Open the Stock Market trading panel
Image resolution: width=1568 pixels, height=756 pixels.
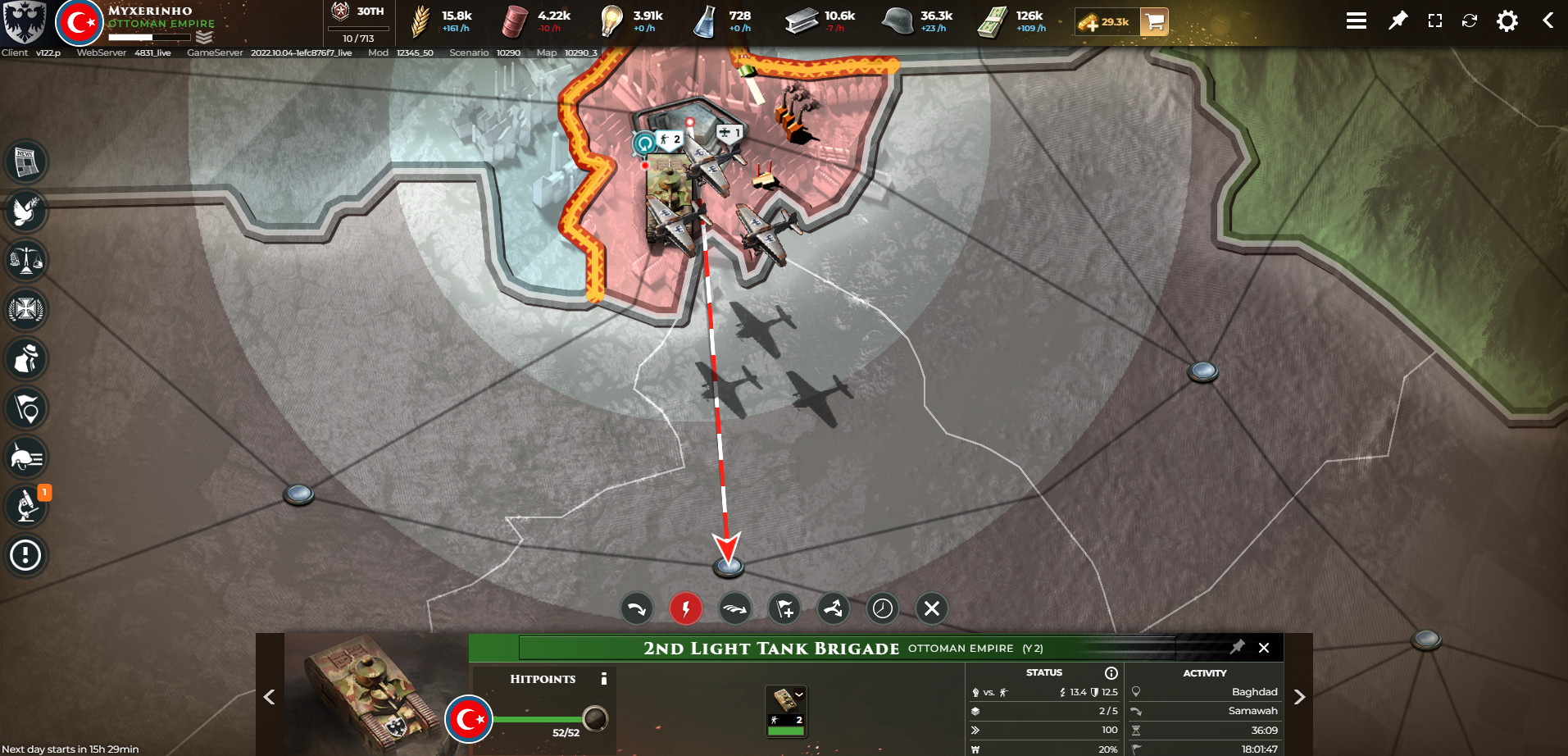pos(26,261)
